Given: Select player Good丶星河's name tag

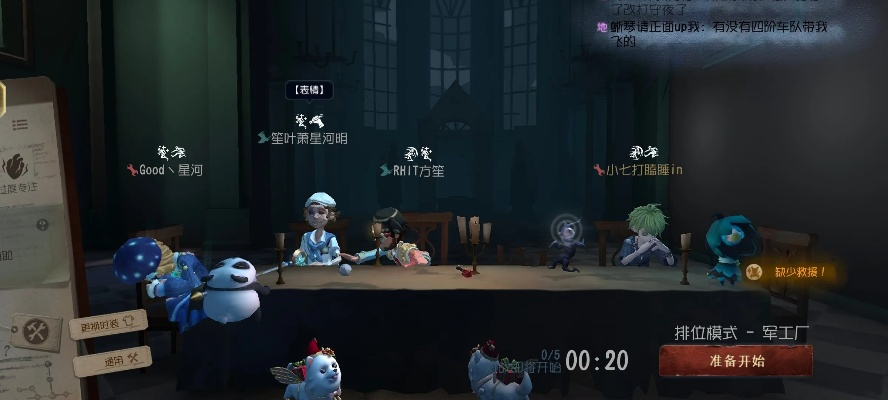Looking at the screenshot, I should [x=165, y=170].
